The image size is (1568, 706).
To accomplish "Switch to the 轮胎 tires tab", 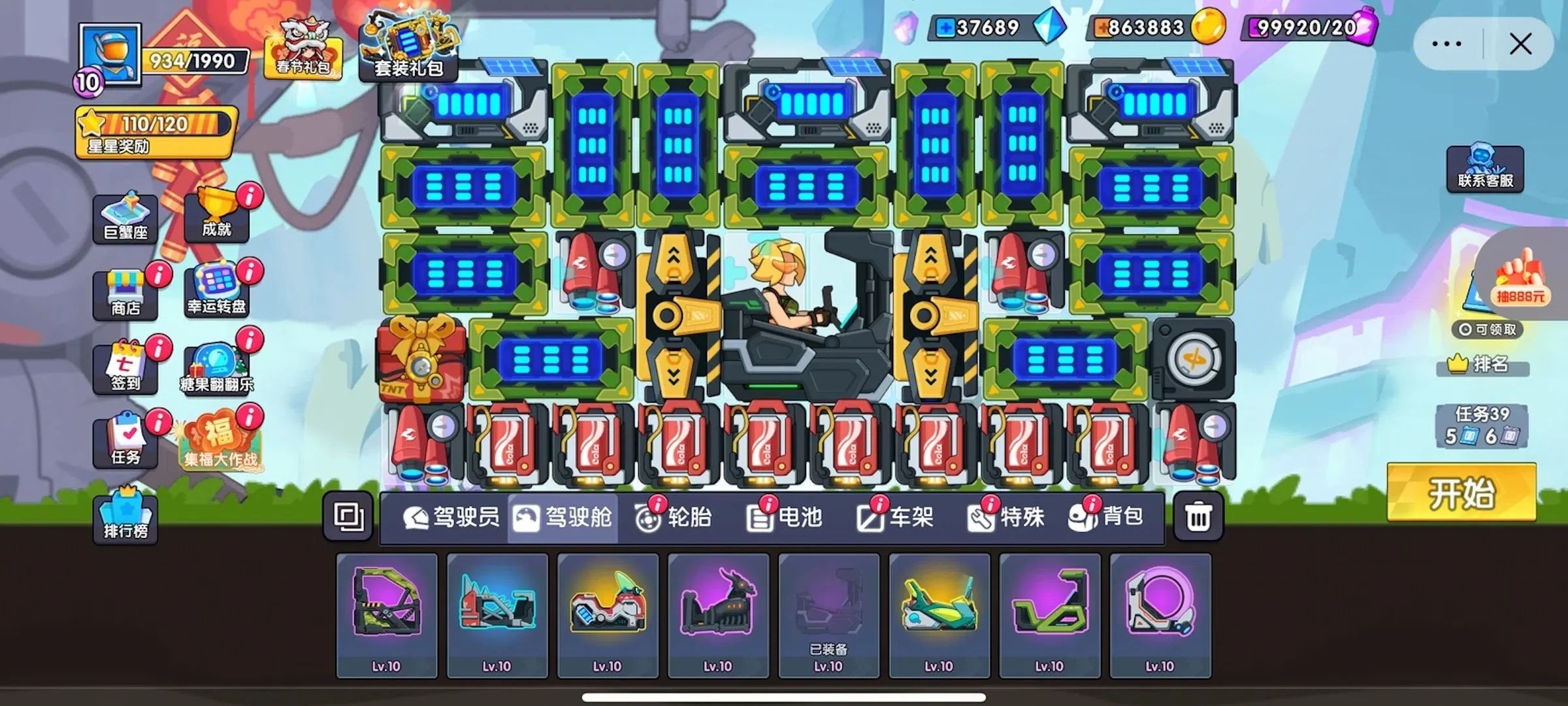I will tap(674, 518).
